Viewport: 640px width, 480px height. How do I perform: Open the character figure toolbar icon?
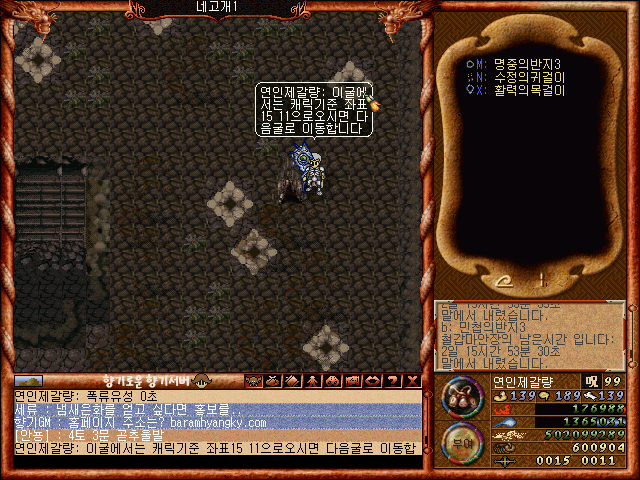coord(312,380)
